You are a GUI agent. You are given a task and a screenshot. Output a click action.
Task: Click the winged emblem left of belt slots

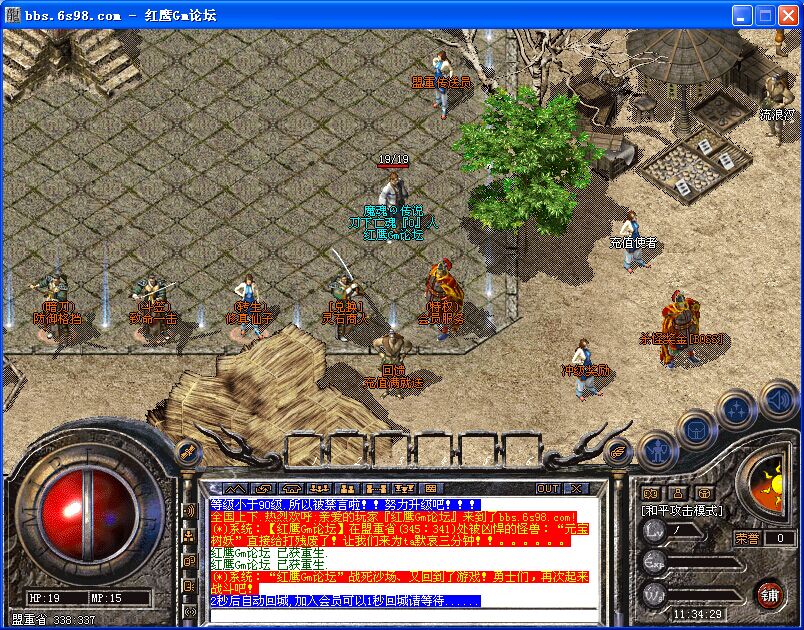point(187,450)
